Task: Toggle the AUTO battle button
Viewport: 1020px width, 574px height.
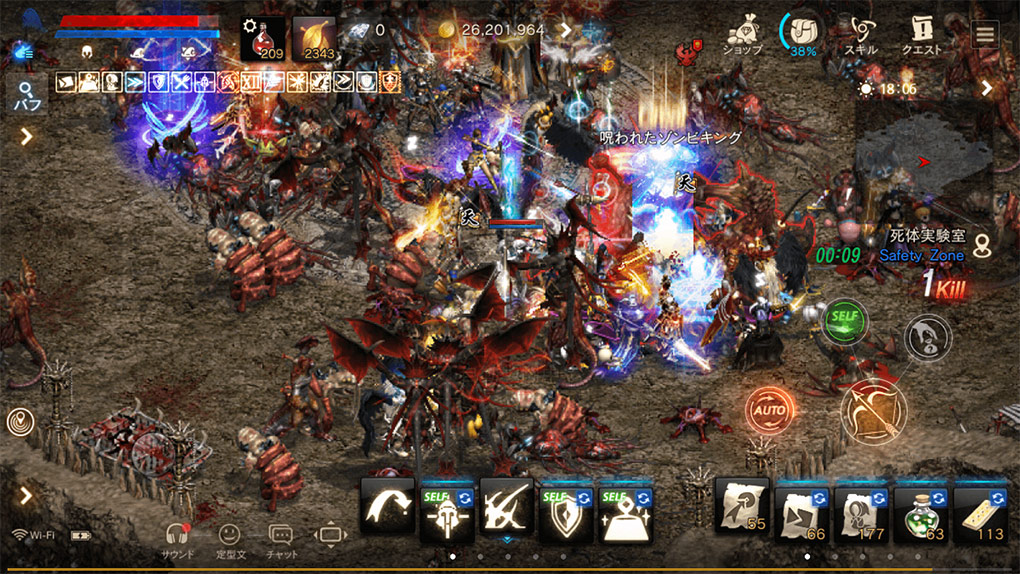Action: coord(770,410)
